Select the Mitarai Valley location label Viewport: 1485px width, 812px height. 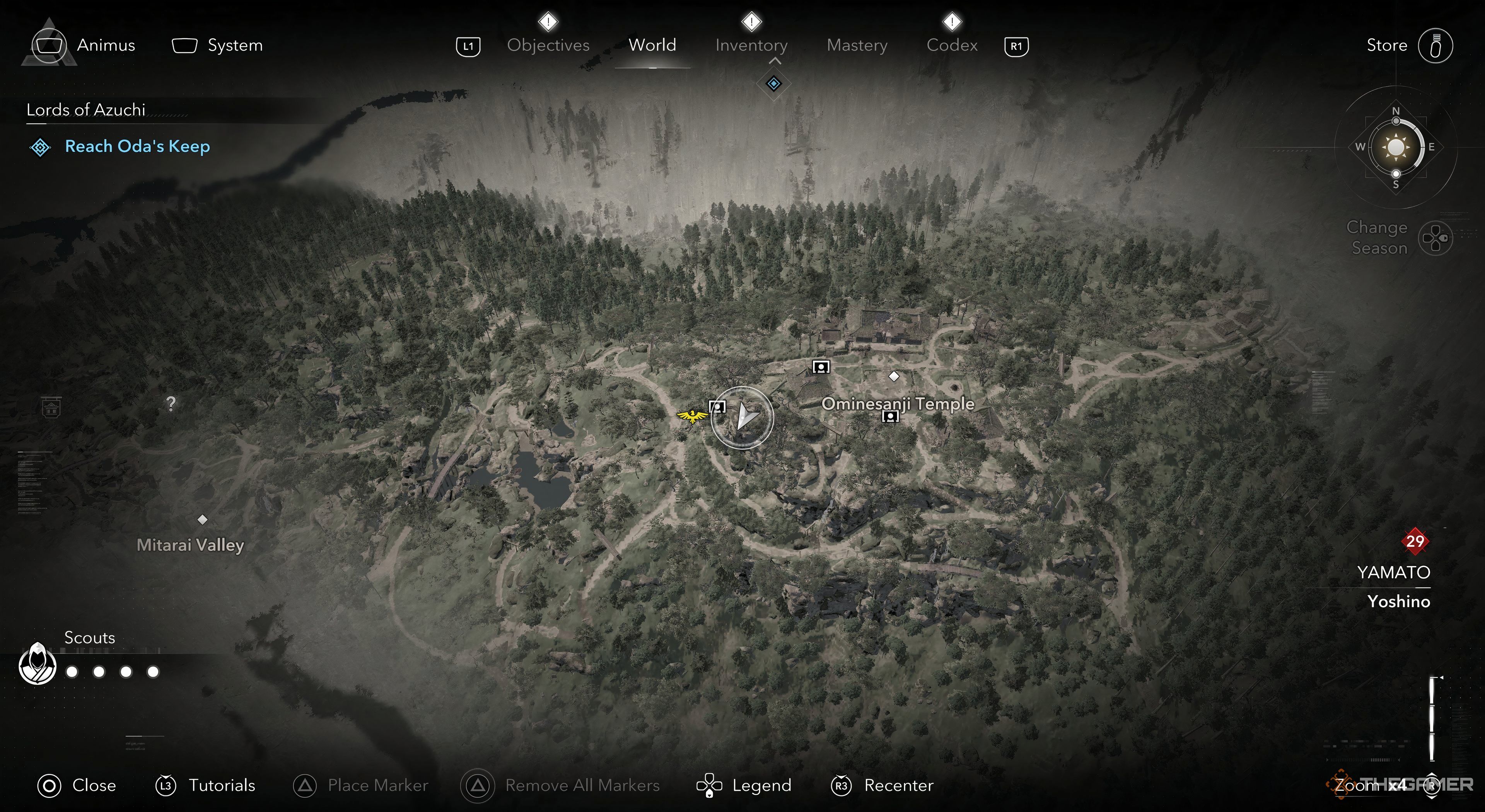pos(190,544)
